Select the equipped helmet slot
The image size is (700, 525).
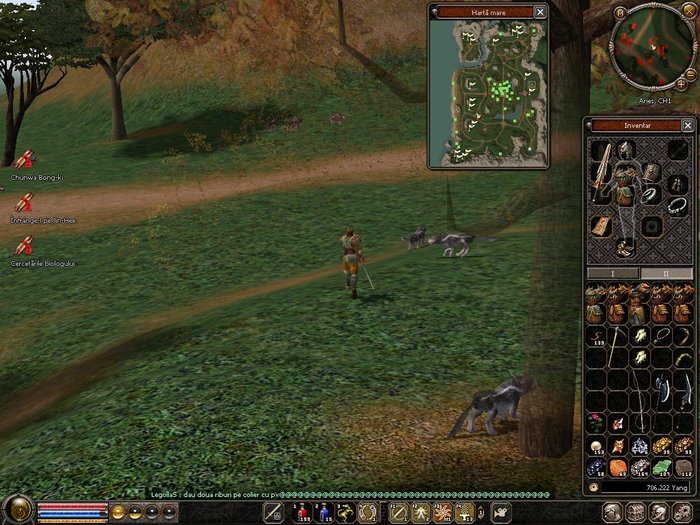(627, 150)
